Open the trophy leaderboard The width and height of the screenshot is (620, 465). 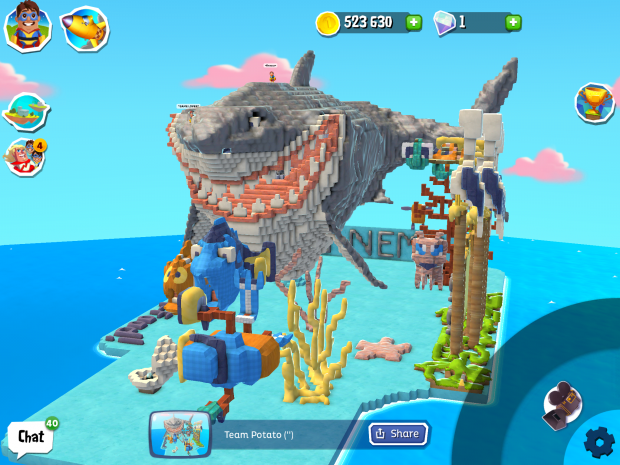(x=594, y=101)
